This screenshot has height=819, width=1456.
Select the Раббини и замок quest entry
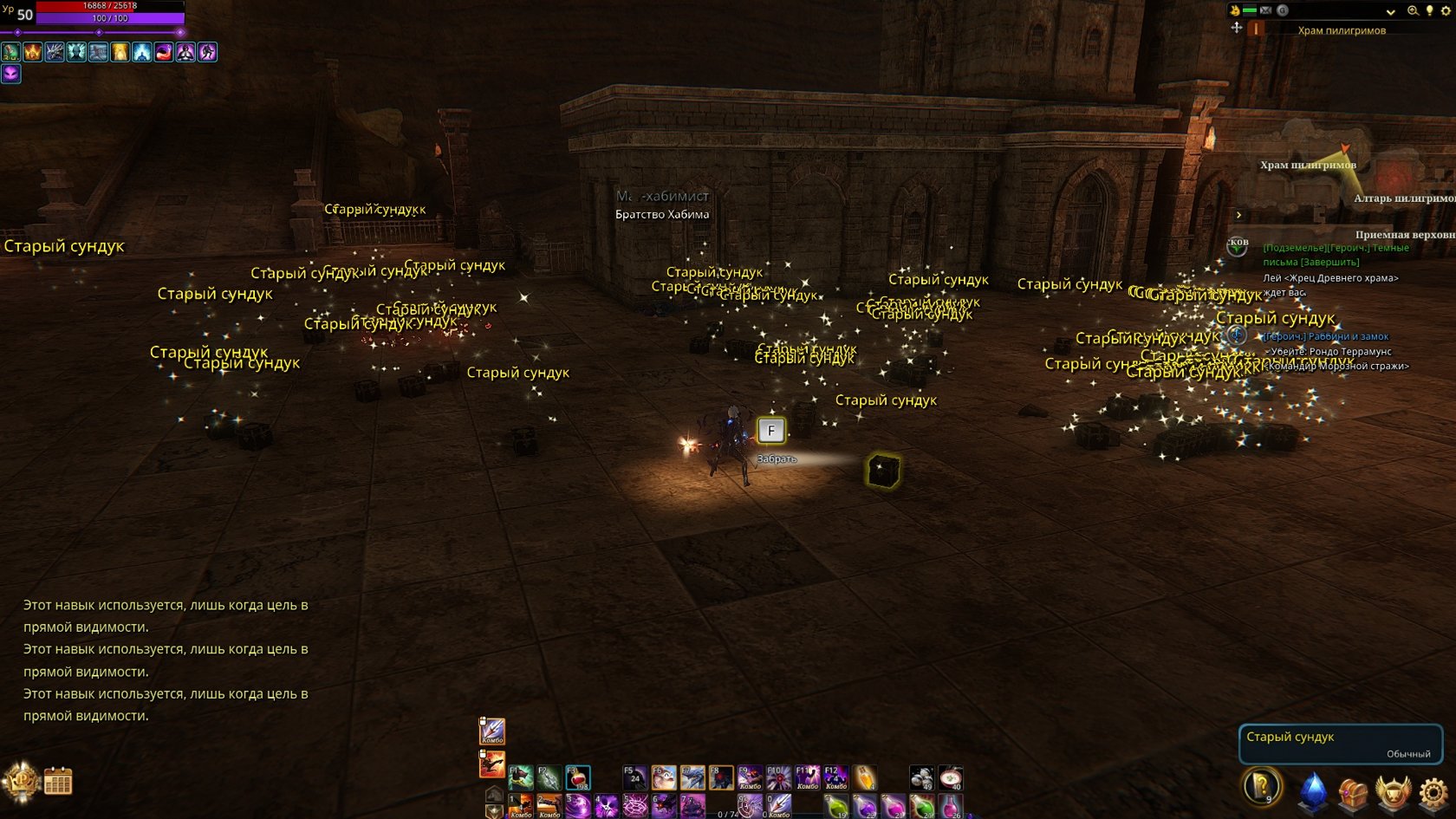tap(1327, 336)
